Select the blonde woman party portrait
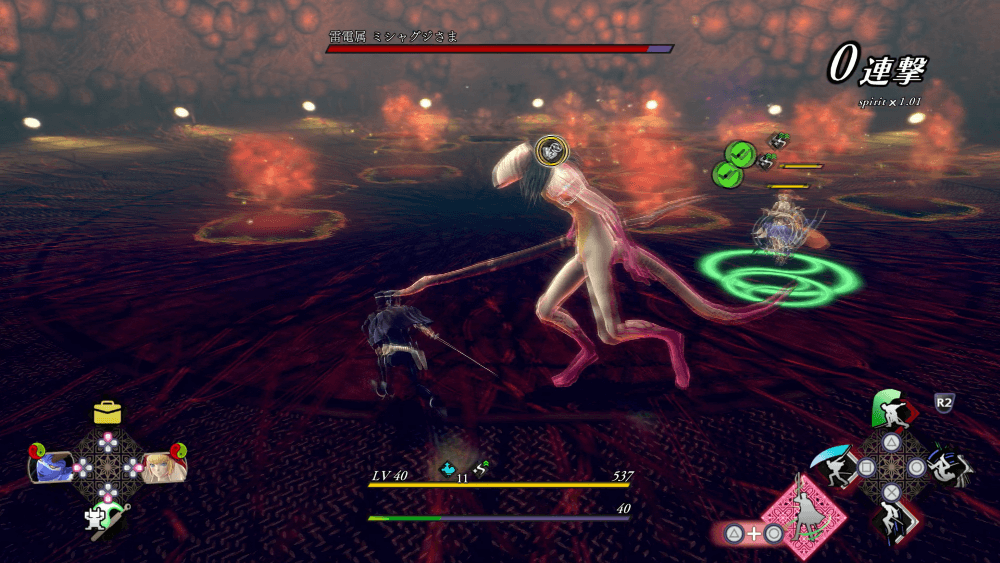The height and width of the screenshot is (563, 1000). click(x=159, y=466)
